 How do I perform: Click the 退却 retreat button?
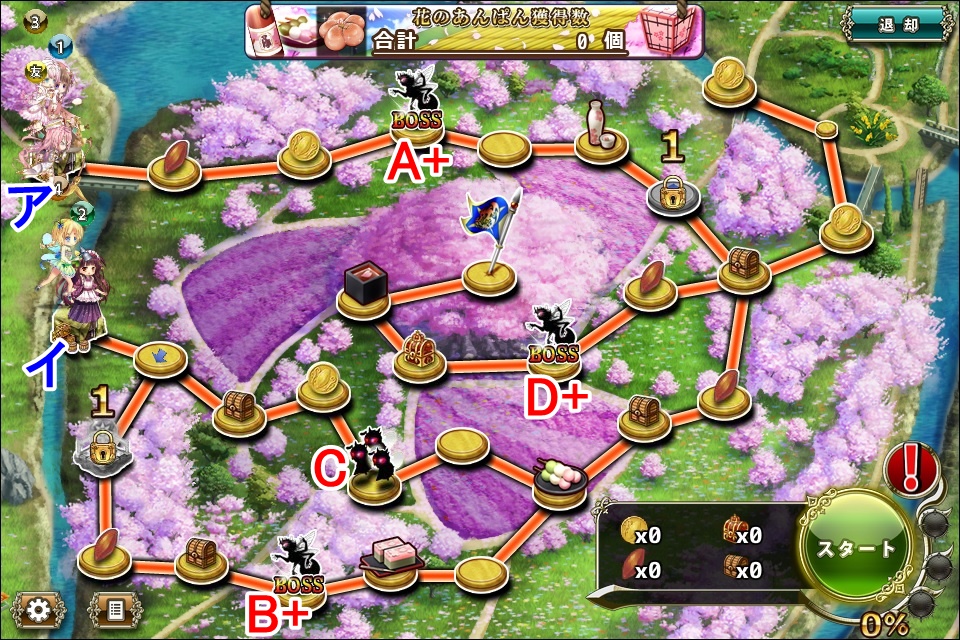coord(895,25)
